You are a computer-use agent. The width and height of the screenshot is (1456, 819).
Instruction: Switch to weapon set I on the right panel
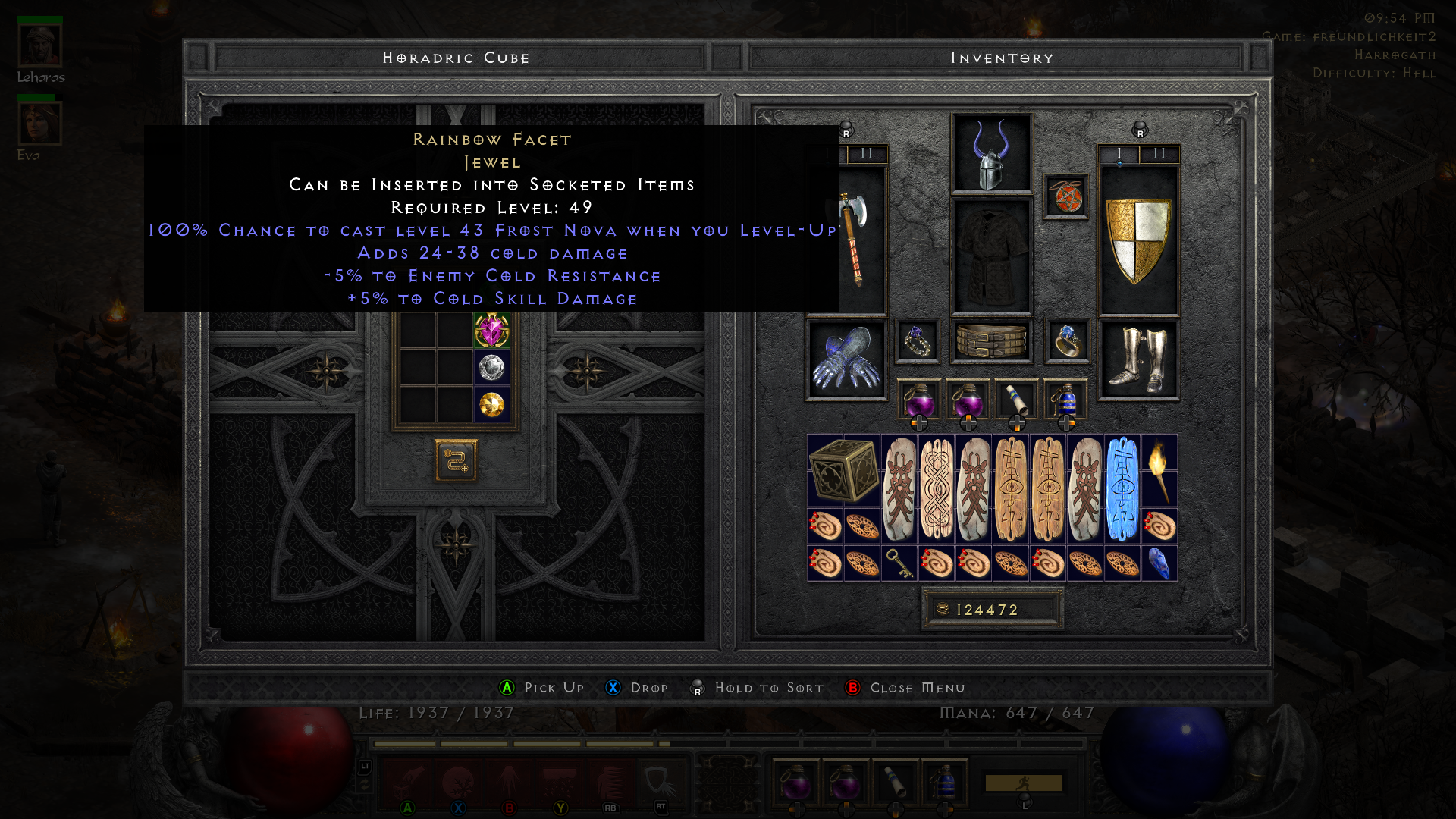tap(1117, 152)
